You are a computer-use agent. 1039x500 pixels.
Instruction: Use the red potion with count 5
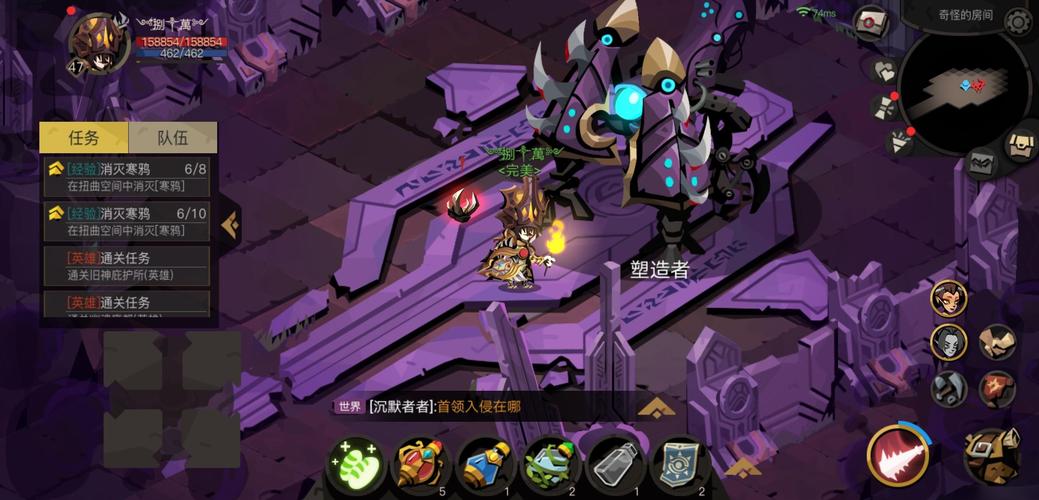422,466
